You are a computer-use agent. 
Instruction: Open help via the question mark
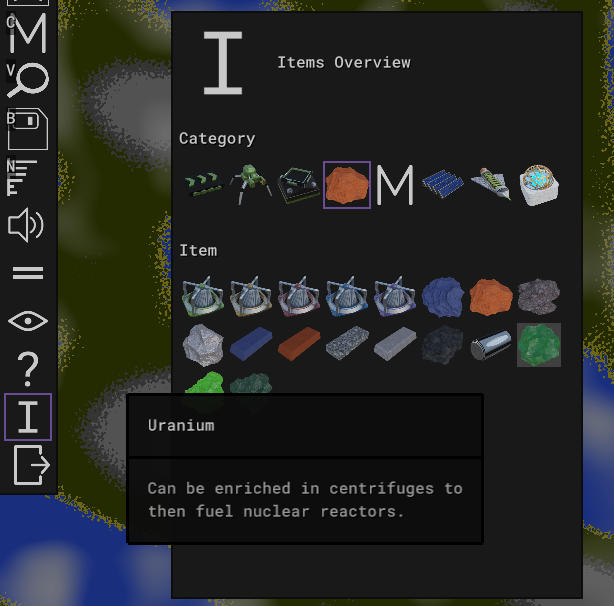pyautogui.click(x=28, y=370)
